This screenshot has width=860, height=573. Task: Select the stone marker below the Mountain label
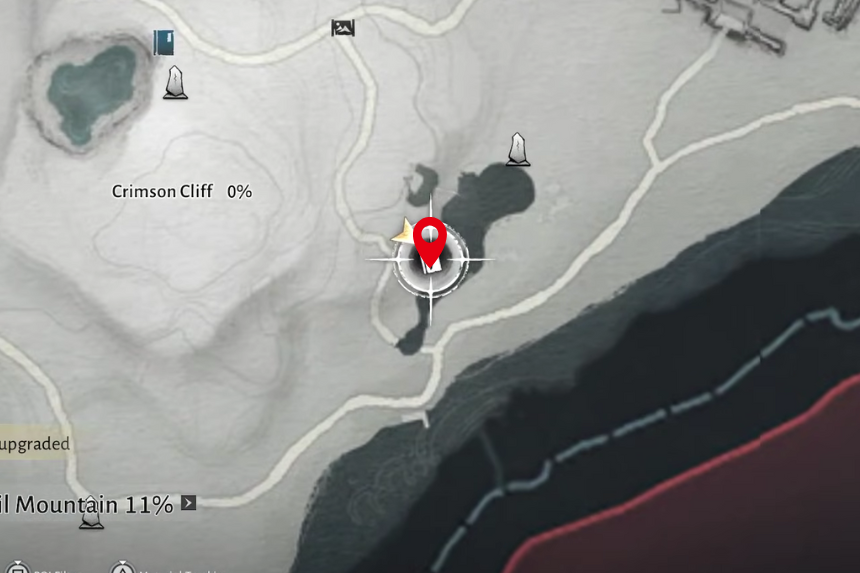click(92, 515)
